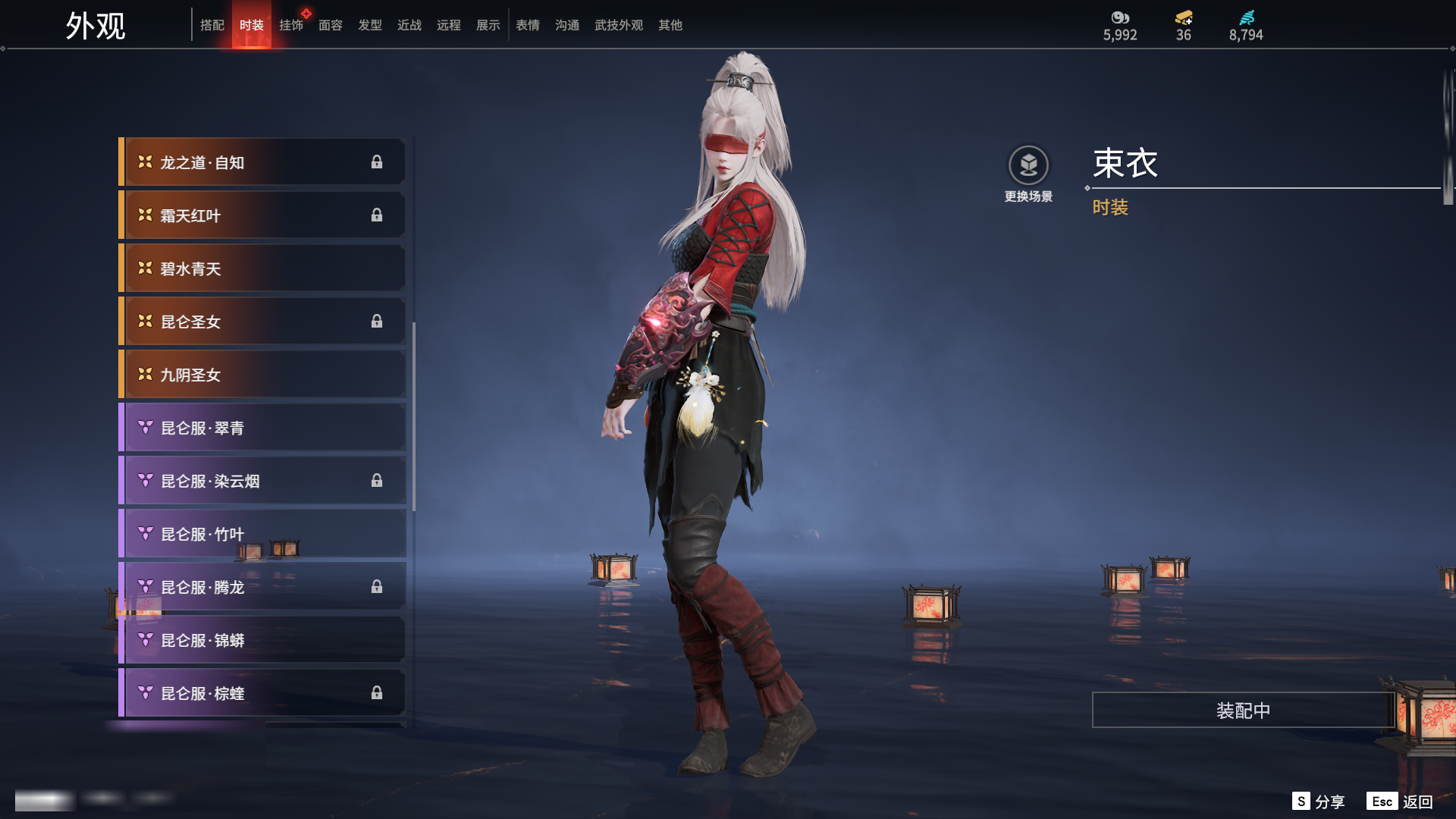The width and height of the screenshot is (1456, 819).
Task: Click the 装配中 equip button
Action: 1243,710
